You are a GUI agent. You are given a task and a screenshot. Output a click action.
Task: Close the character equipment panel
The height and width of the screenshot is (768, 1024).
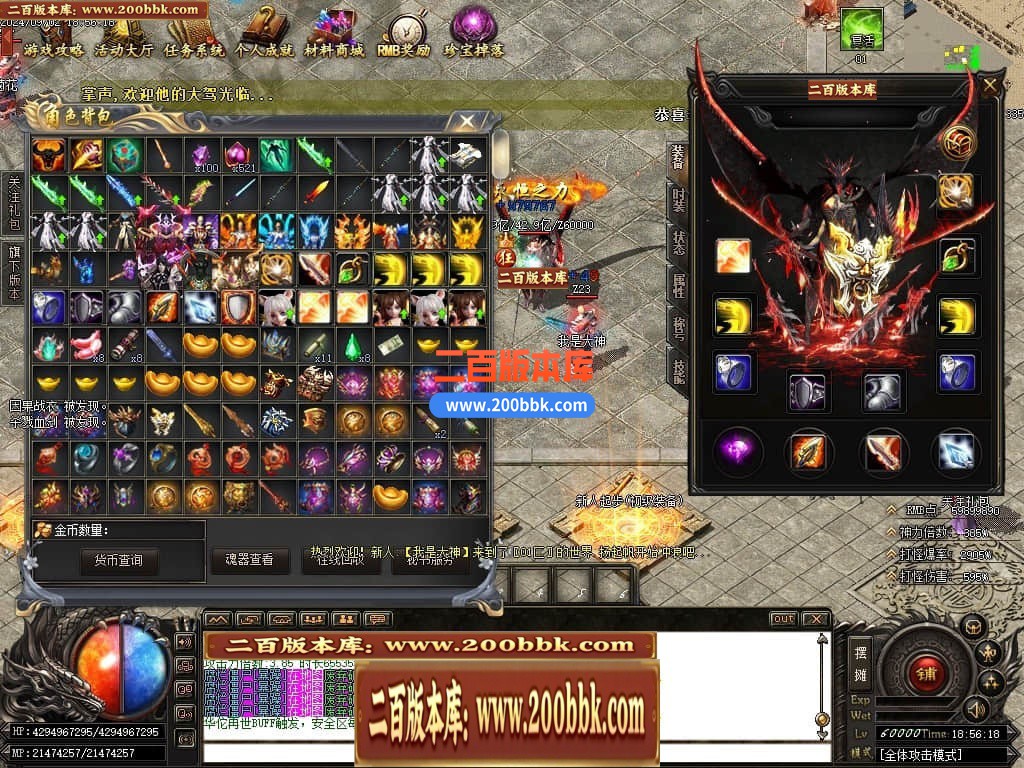pyautogui.click(x=990, y=86)
